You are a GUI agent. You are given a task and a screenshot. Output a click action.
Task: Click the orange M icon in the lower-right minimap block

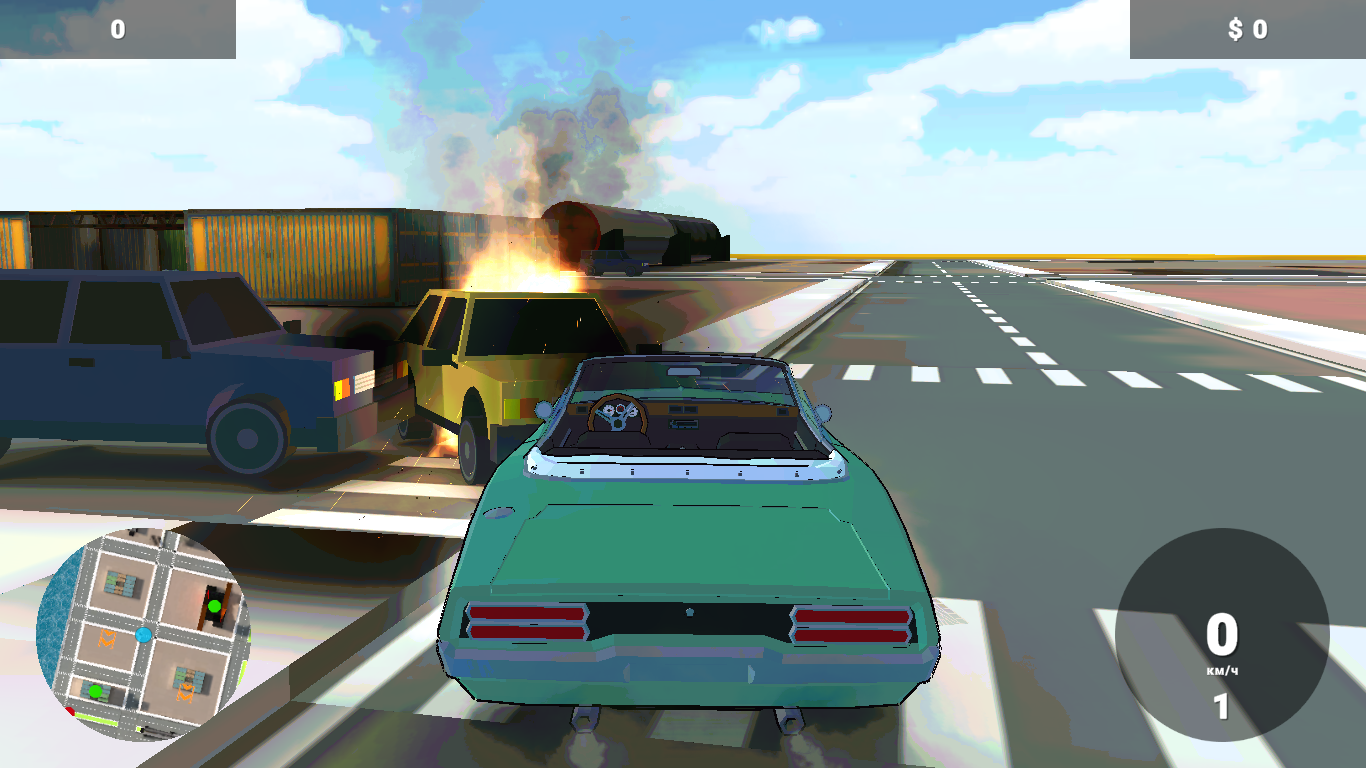pos(186,692)
